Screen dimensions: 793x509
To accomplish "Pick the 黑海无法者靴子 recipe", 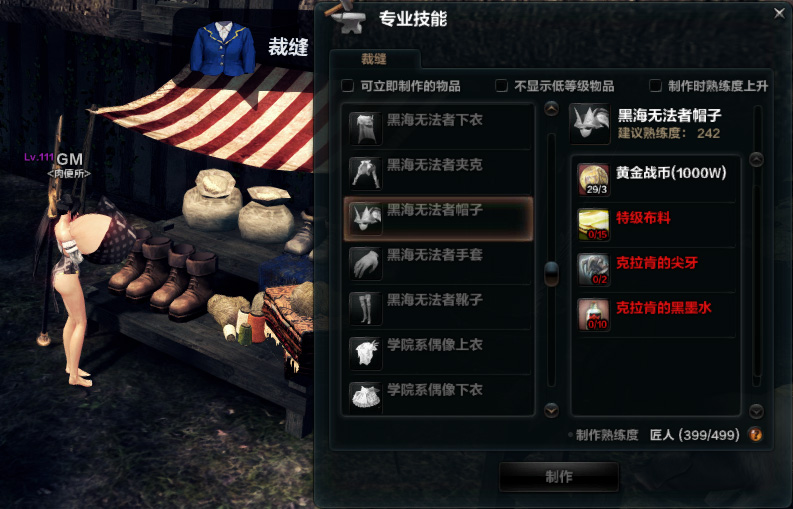I will [437, 307].
